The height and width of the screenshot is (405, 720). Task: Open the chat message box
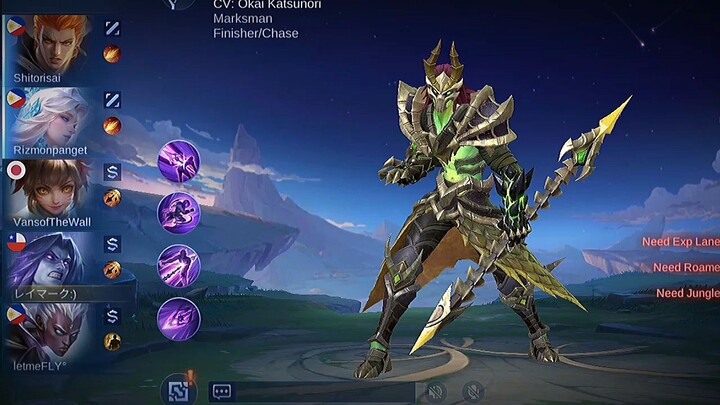pyautogui.click(x=222, y=392)
